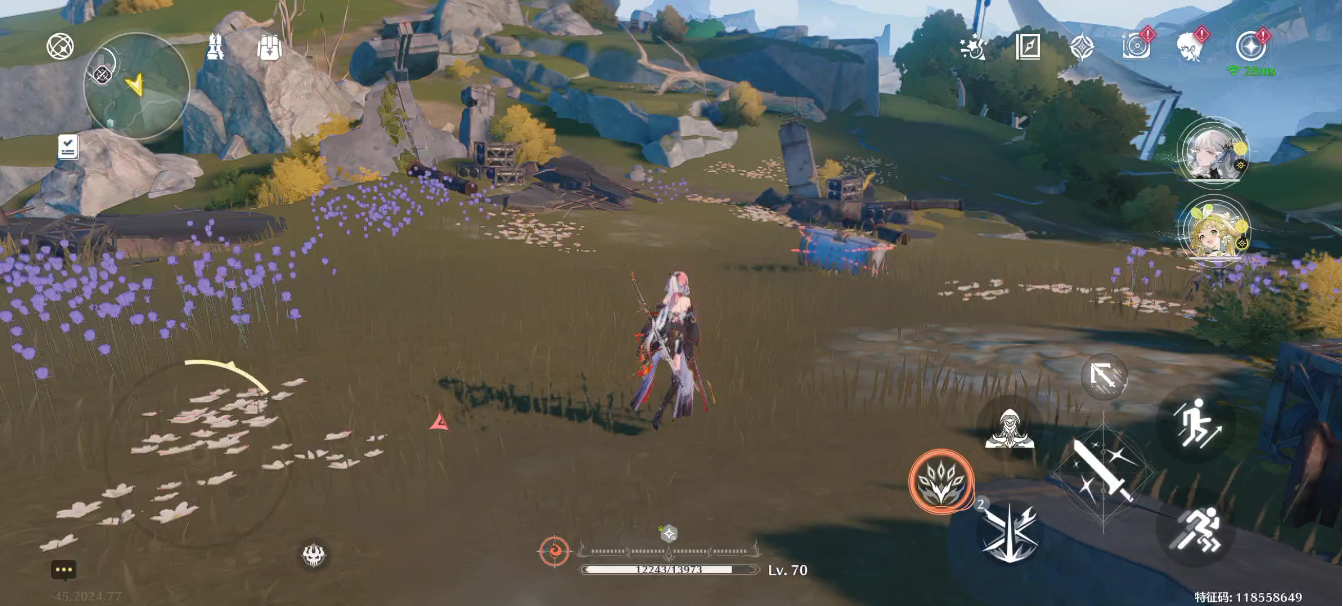Open the circular minimap

click(136, 86)
